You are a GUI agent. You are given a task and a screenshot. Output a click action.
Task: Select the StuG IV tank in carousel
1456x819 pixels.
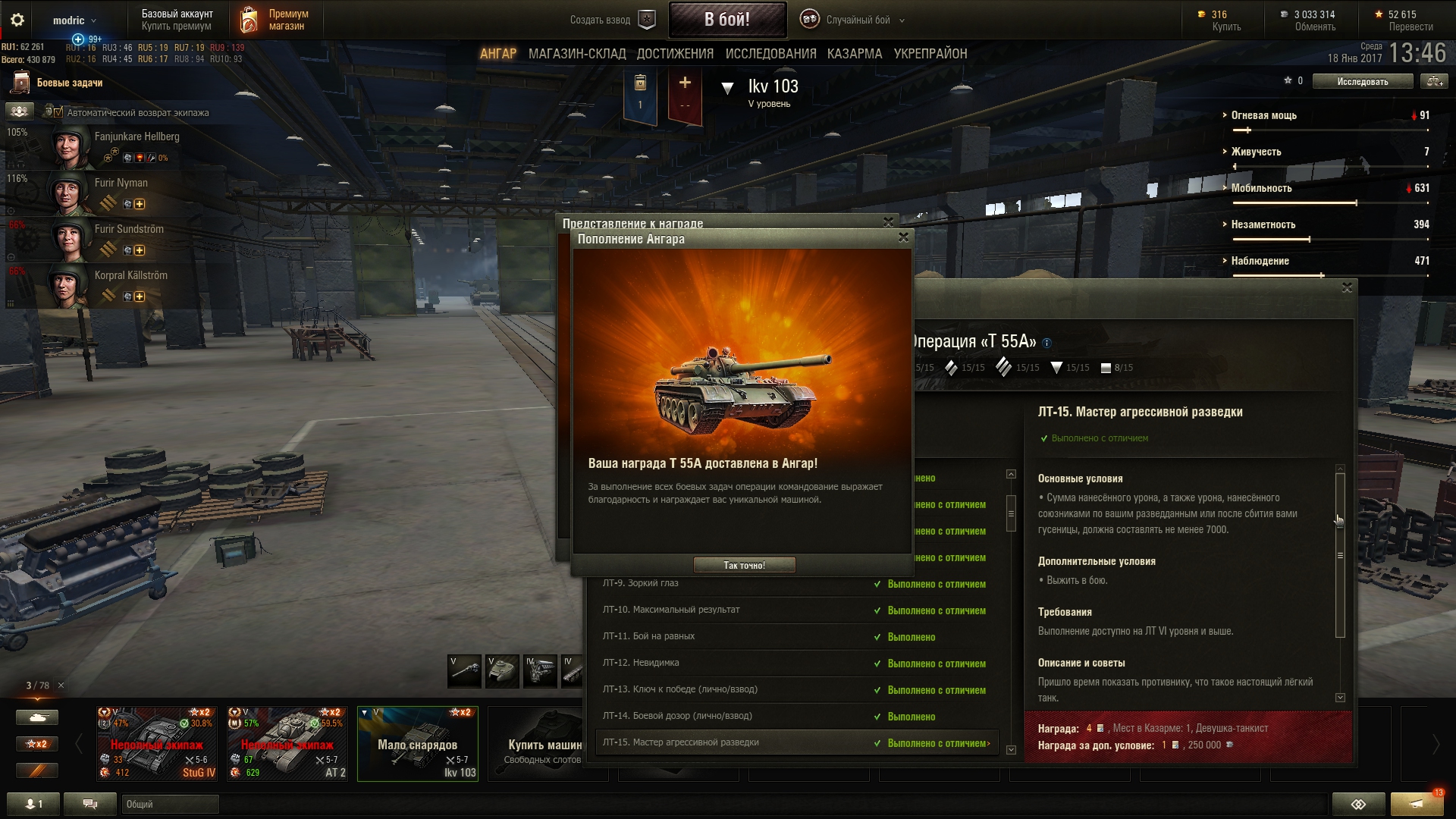click(157, 743)
